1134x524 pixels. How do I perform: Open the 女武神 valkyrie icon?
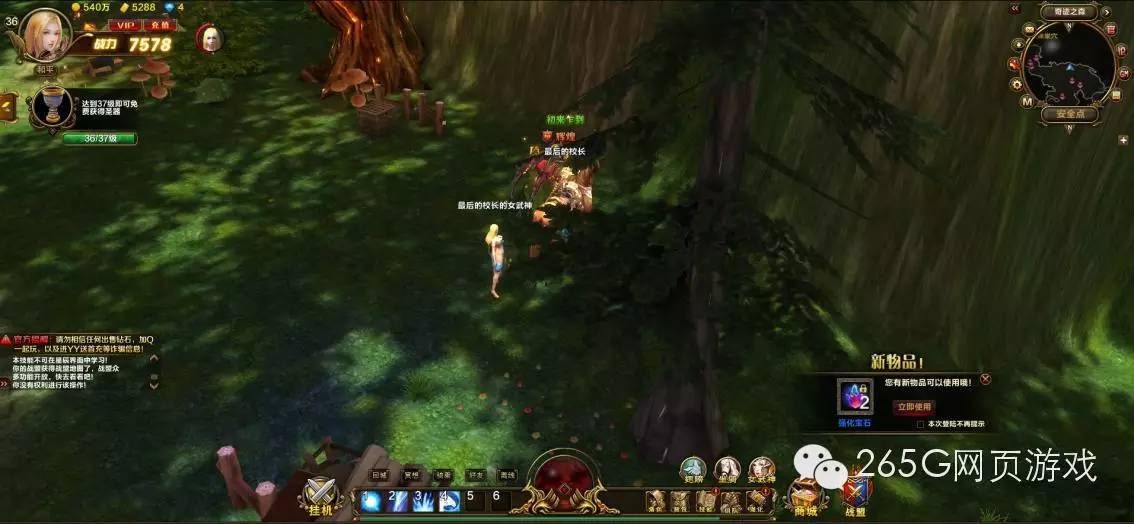(762, 470)
